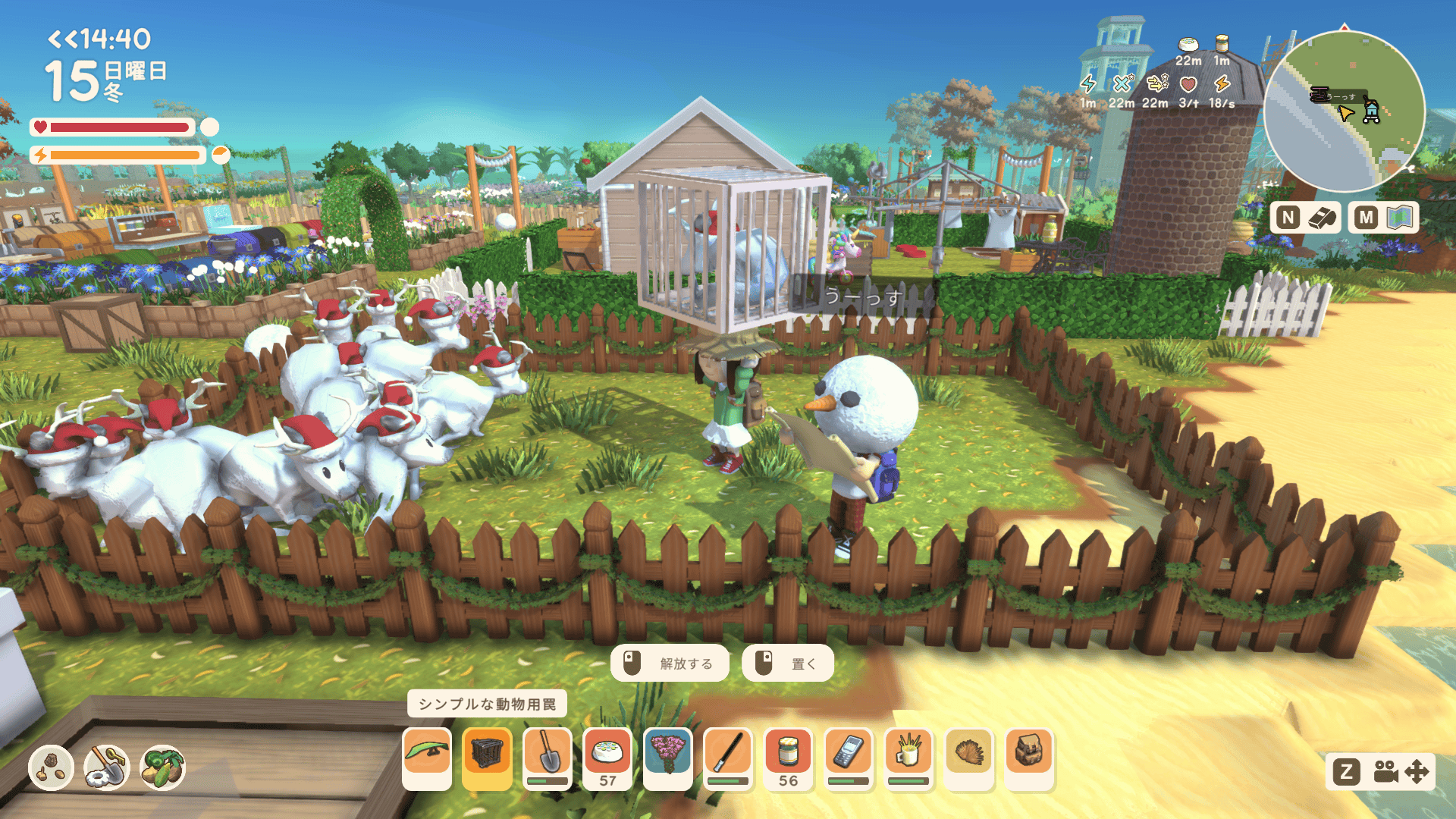Open the vegetables category icon
Screen dimensions: 1456x819
[163, 767]
